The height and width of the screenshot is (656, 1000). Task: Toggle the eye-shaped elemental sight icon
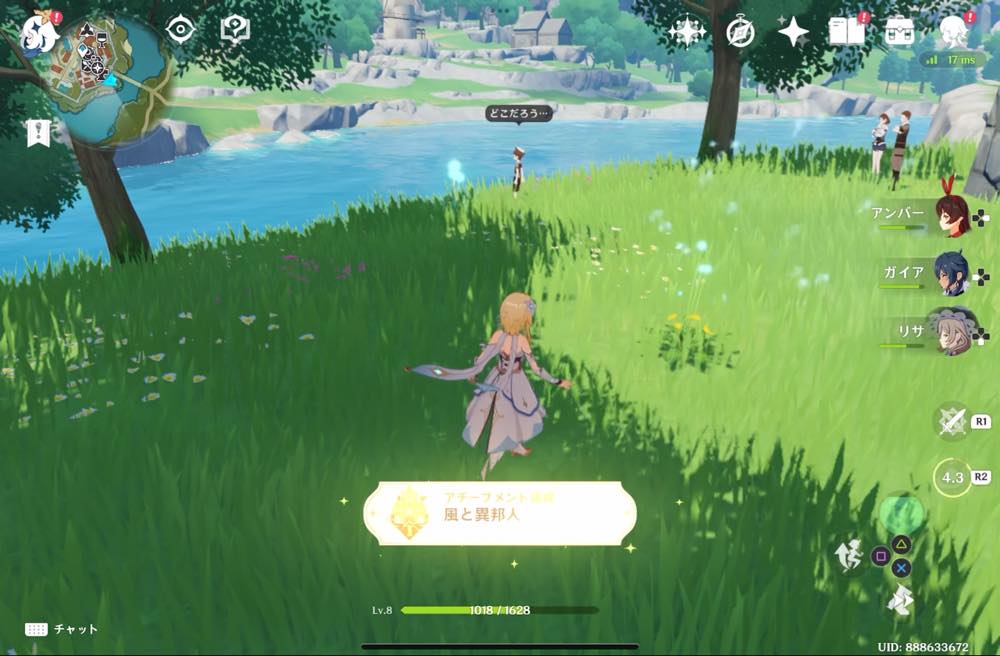[180, 30]
